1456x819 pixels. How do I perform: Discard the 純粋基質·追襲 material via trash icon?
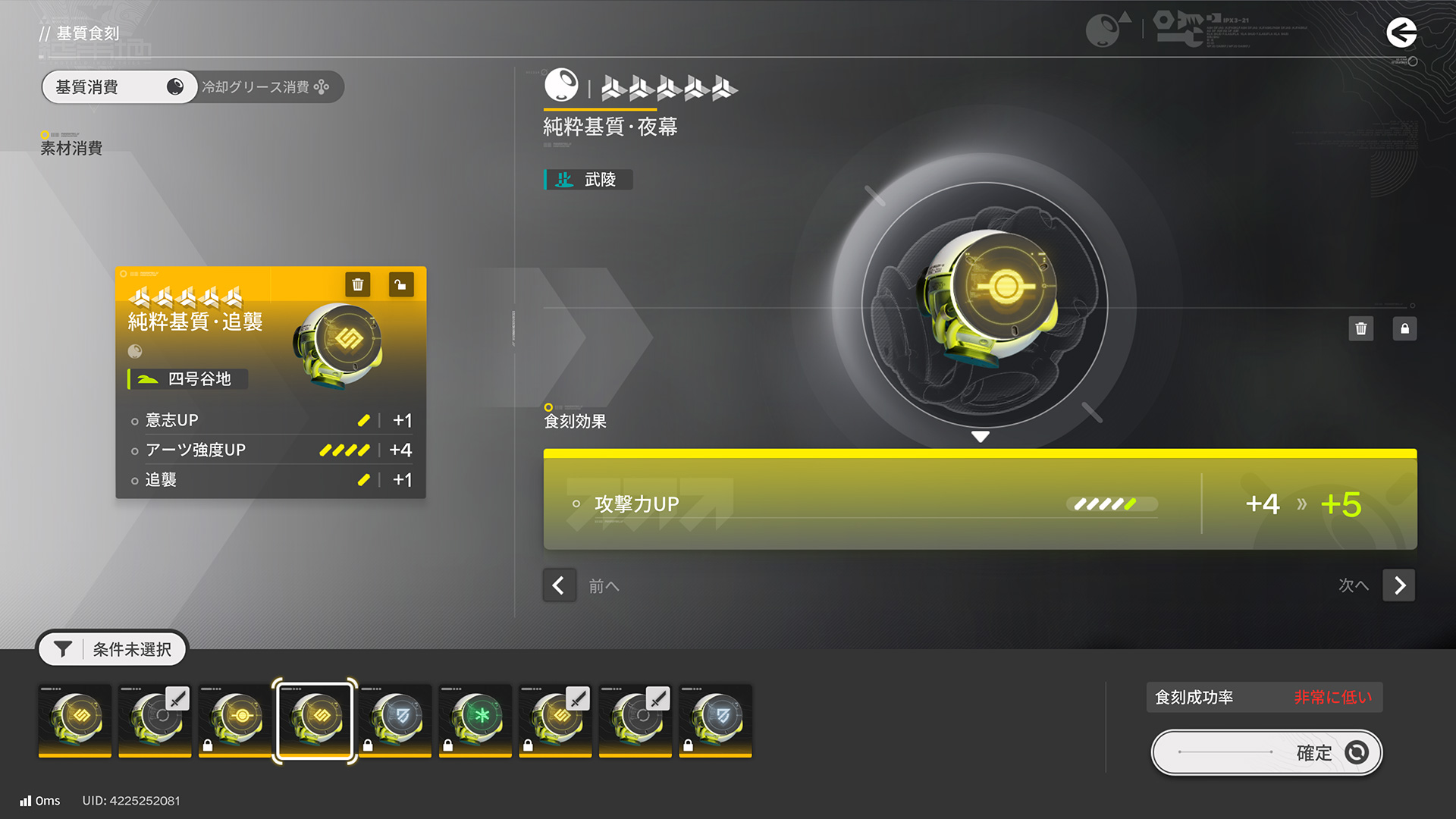[x=358, y=284]
